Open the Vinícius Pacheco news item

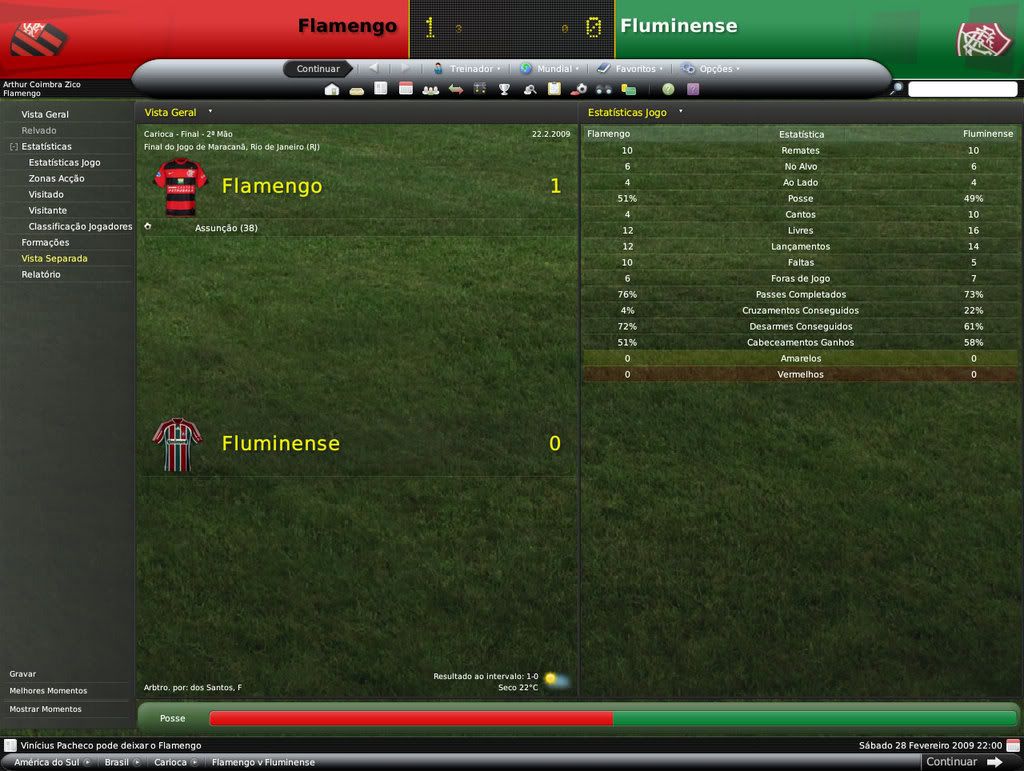111,745
